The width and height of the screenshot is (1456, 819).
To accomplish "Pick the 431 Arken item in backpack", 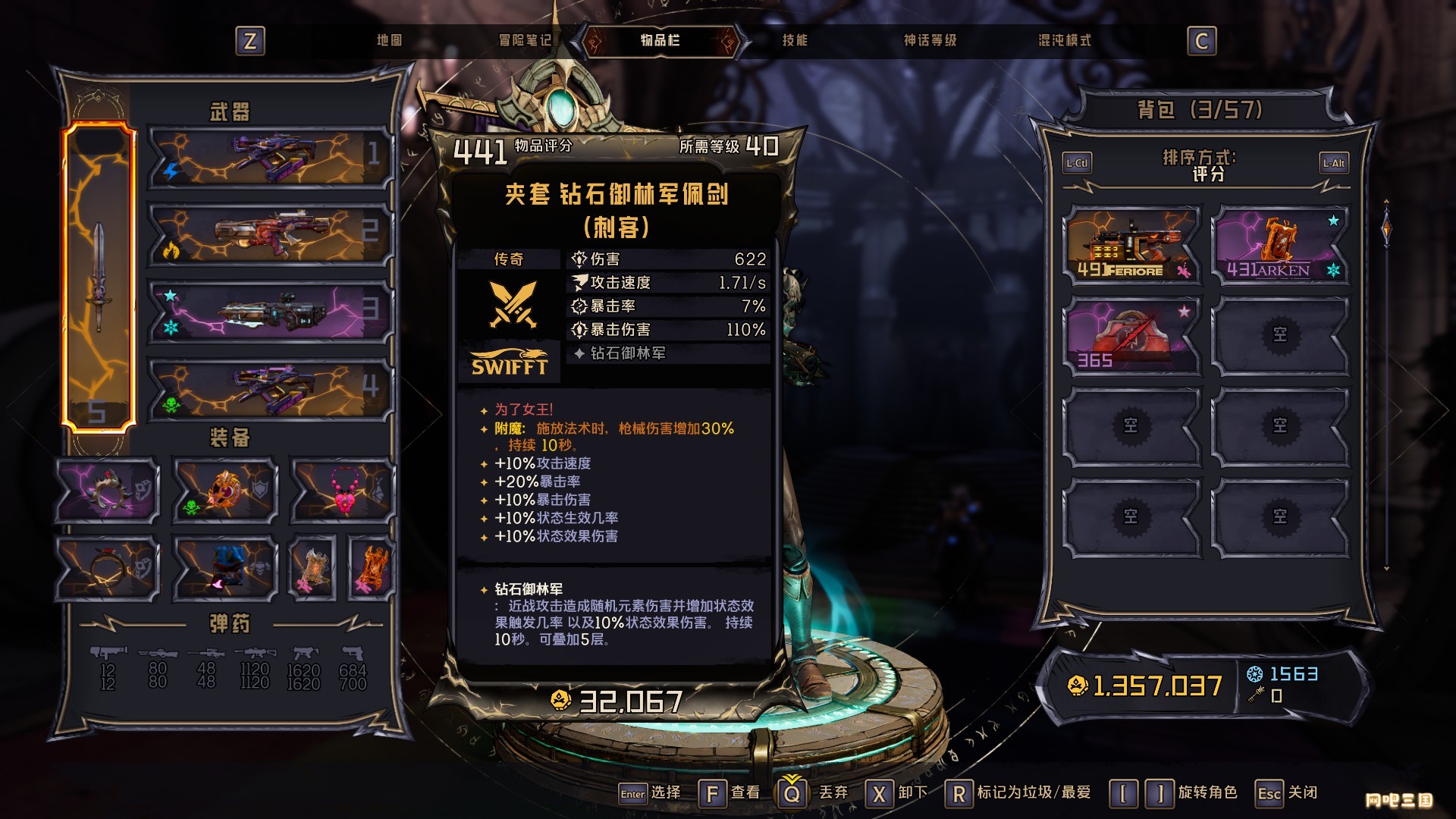I will point(1280,245).
